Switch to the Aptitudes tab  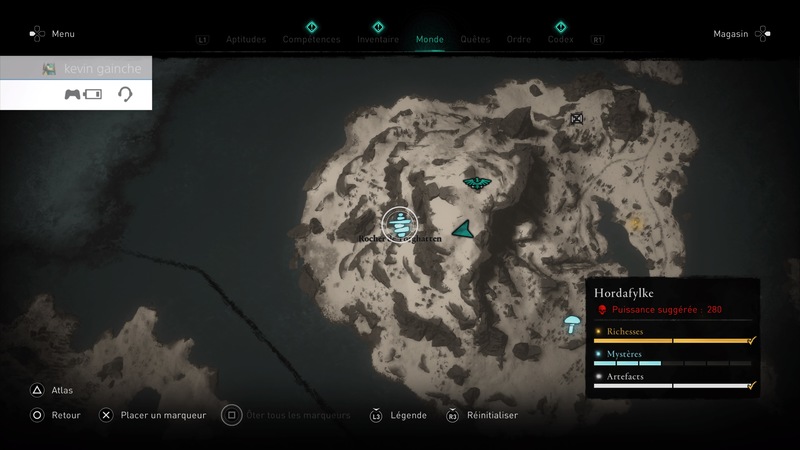[246, 40]
